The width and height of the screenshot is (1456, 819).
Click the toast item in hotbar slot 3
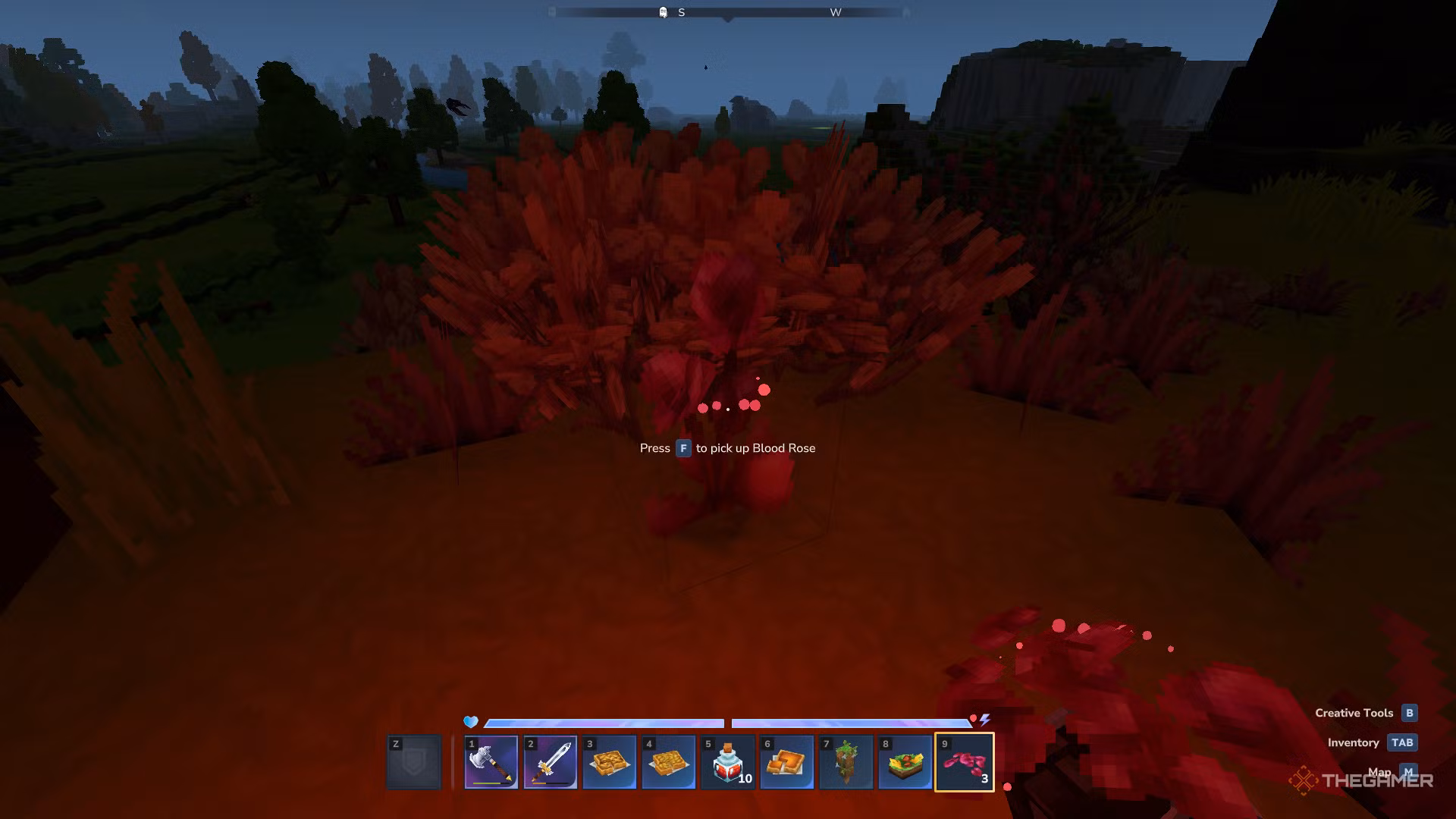click(609, 762)
